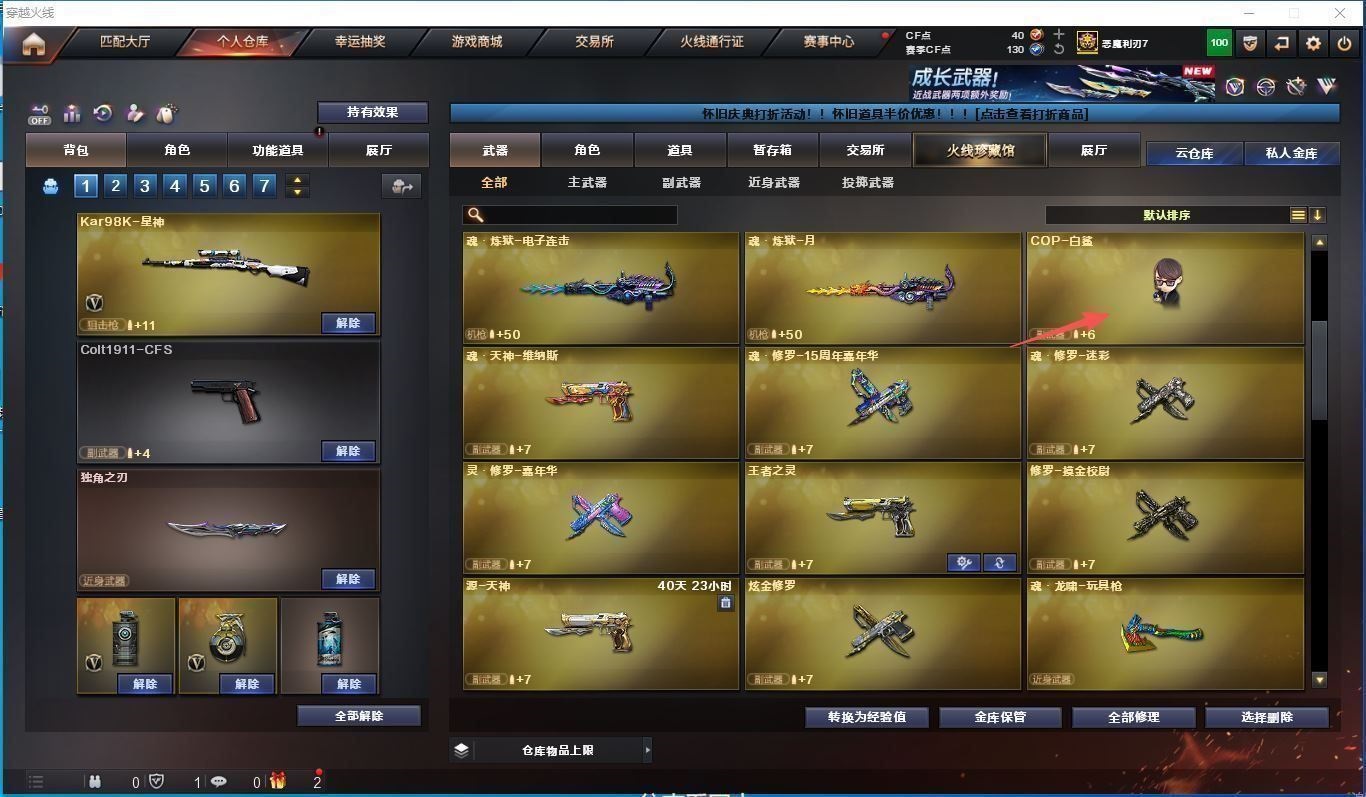Open the 交易所 top navigation tab
Screen dimensions: 1366x797
click(x=594, y=42)
